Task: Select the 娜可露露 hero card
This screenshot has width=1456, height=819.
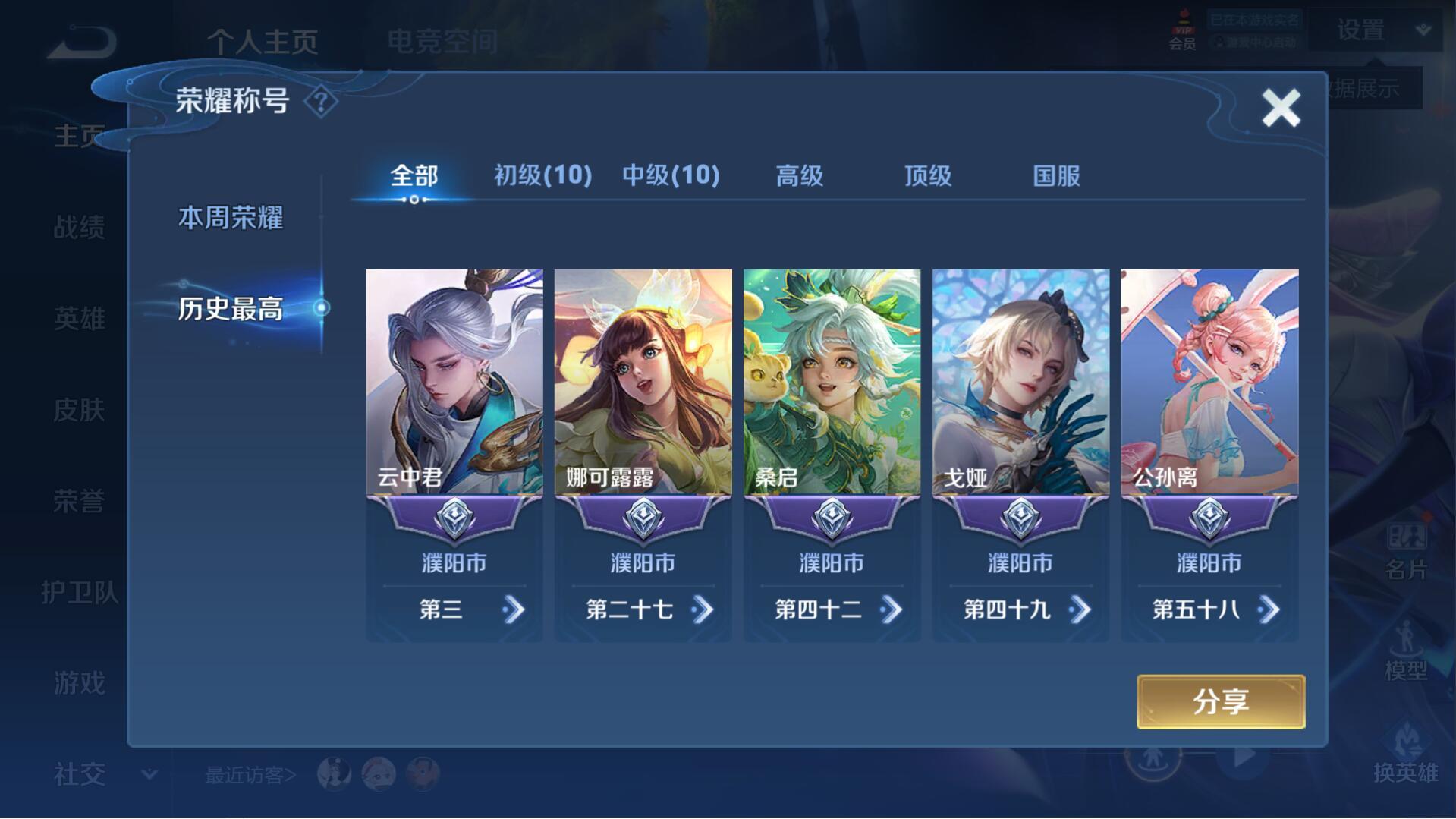Action: point(643,382)
